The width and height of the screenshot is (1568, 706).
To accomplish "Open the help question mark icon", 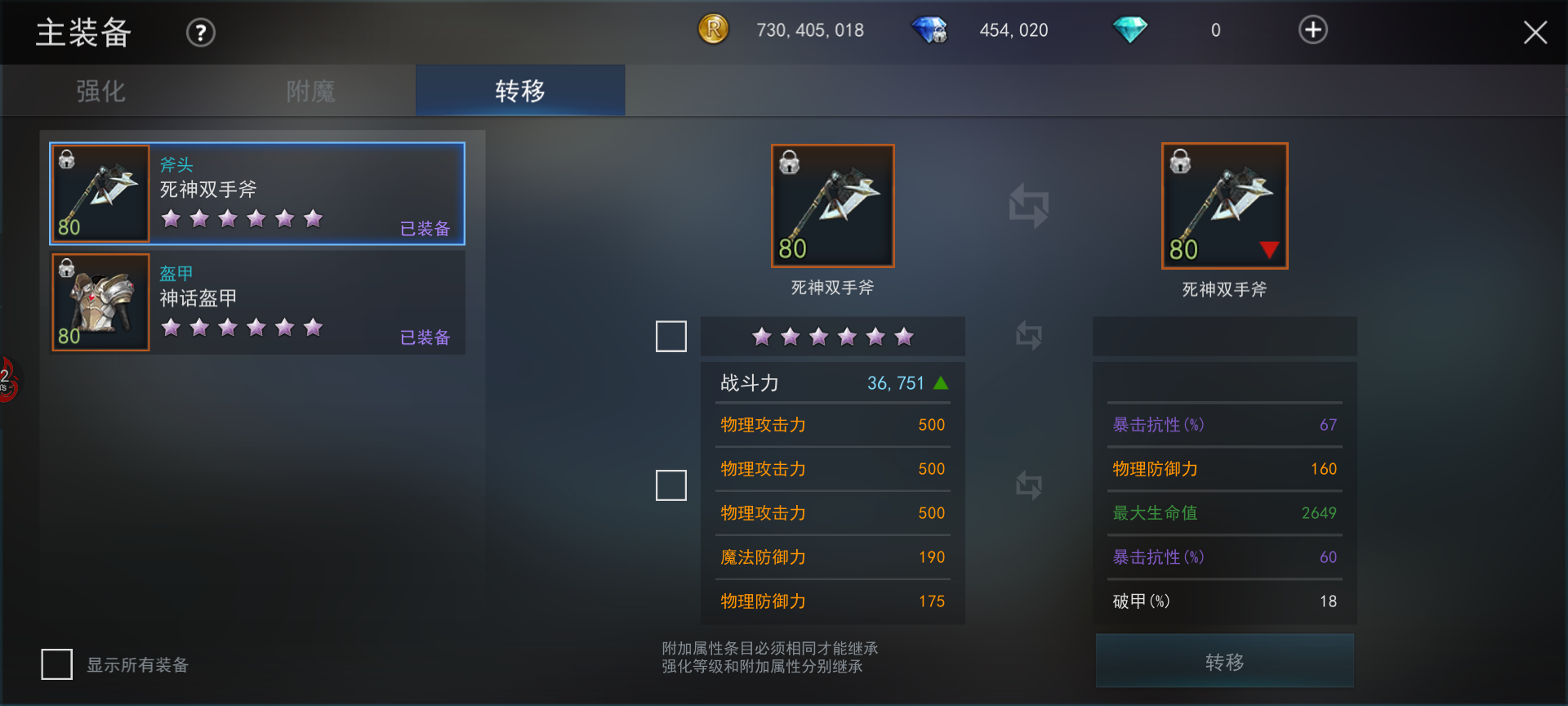I will tap(199, 32).
